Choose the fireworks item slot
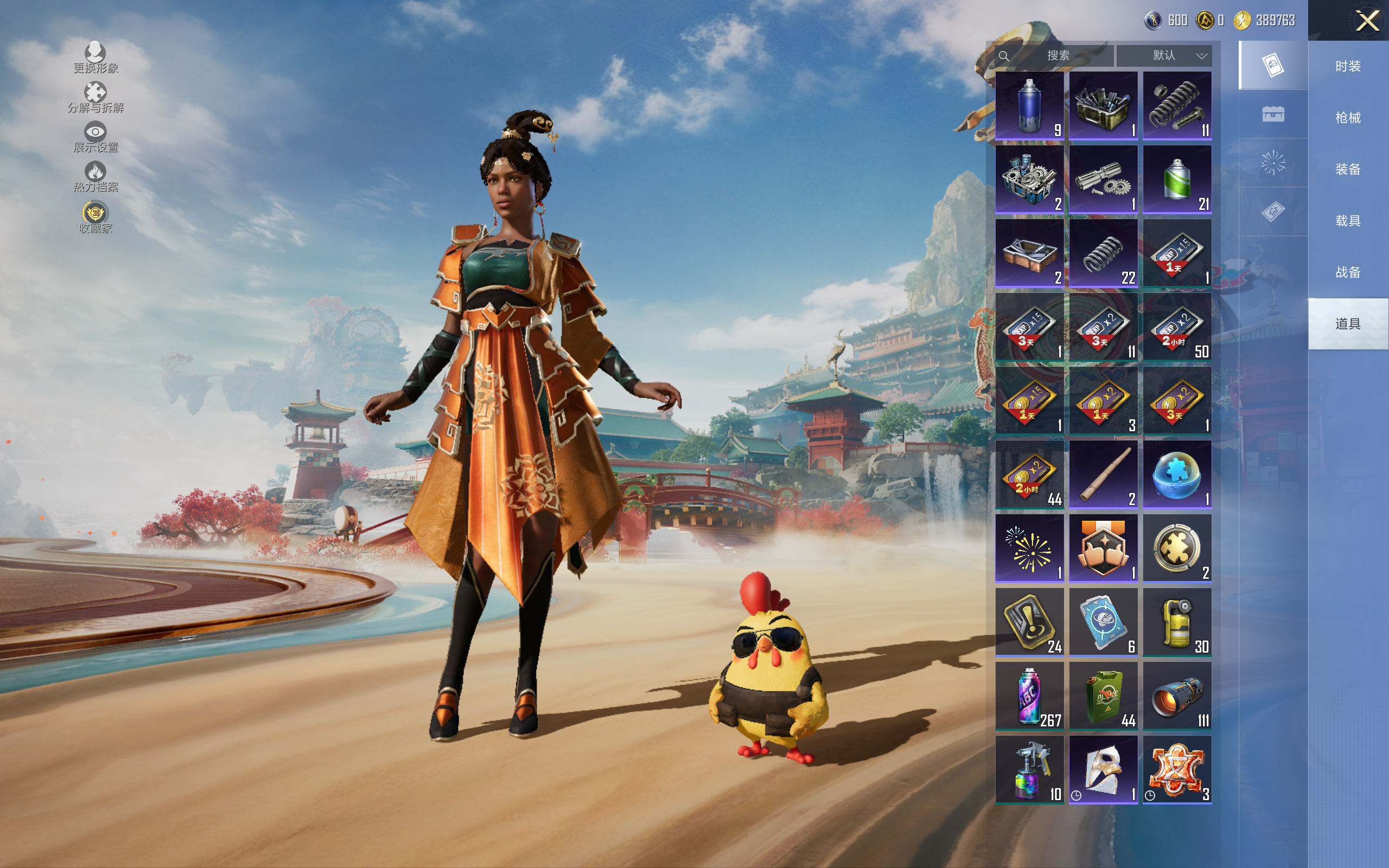1389x868 pixels. (1029, 548)
